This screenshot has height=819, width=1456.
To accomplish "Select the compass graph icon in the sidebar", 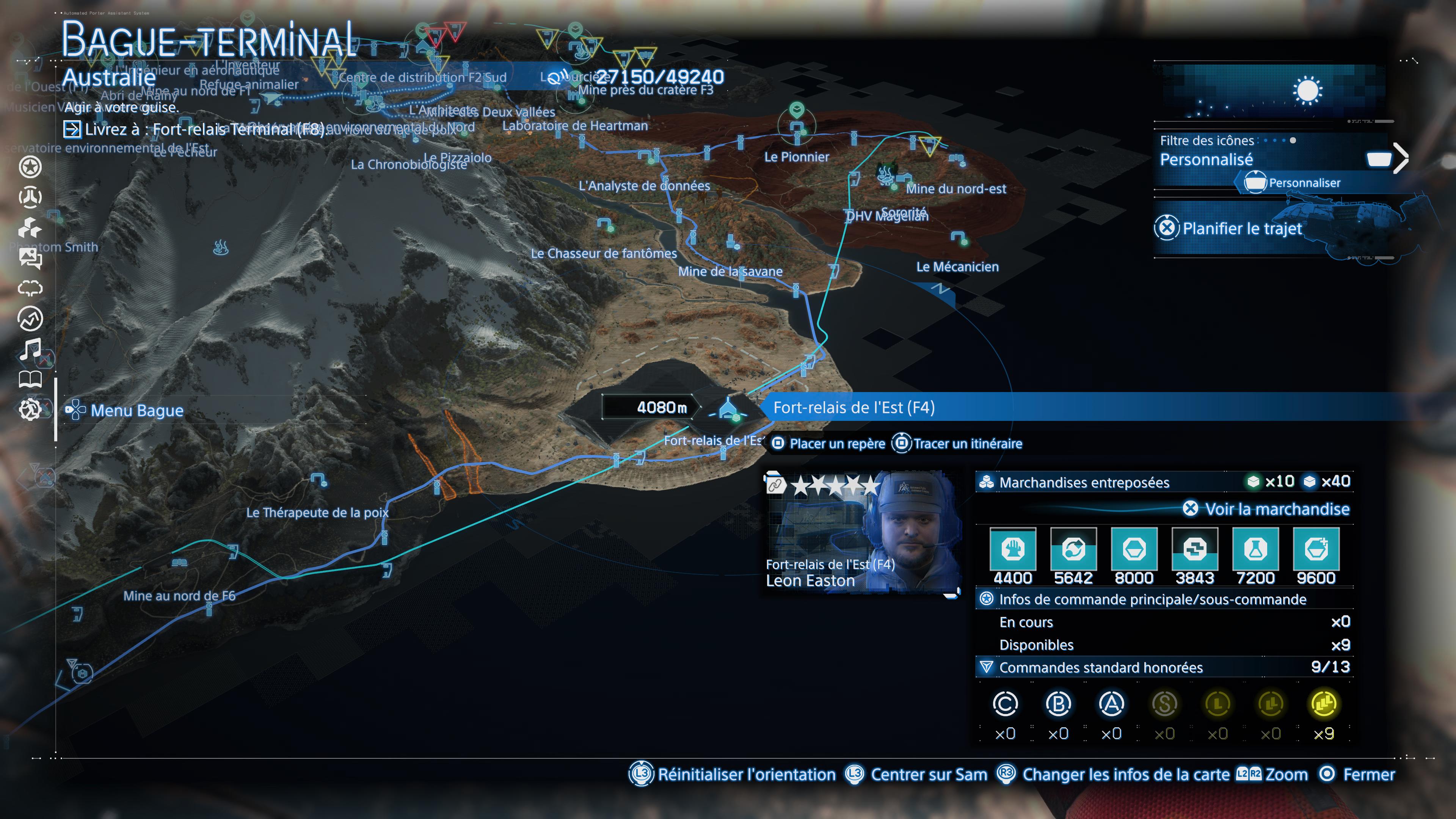I will (31, 318).
